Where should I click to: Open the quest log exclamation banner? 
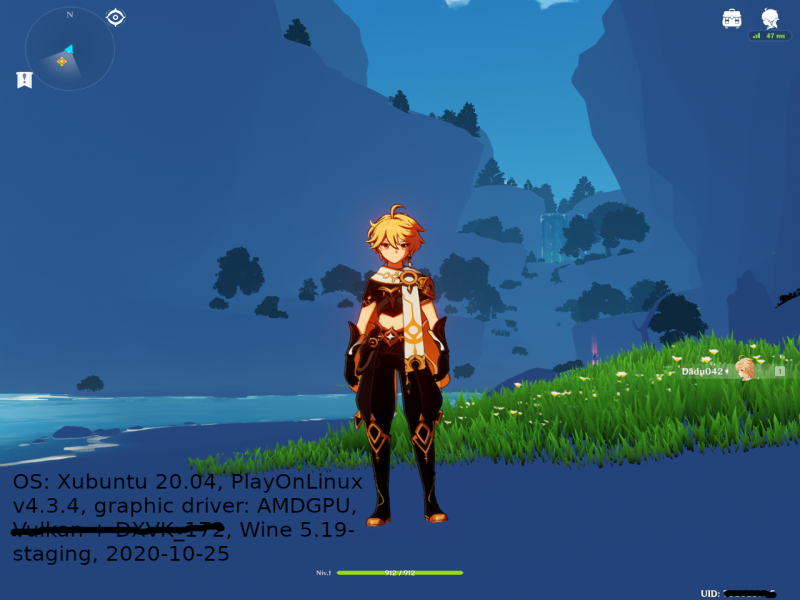coord(25,80)
